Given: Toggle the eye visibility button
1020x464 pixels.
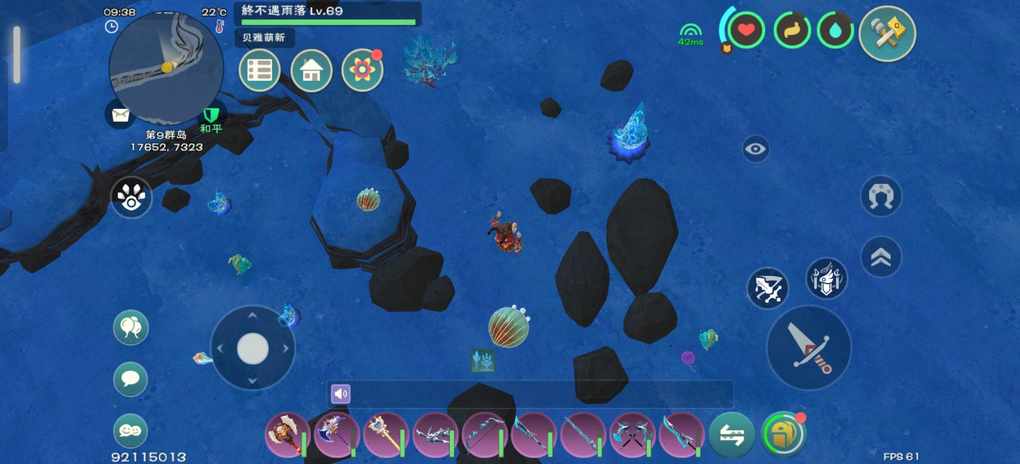Looking at the screenshot, I should (x=756, y=150).
